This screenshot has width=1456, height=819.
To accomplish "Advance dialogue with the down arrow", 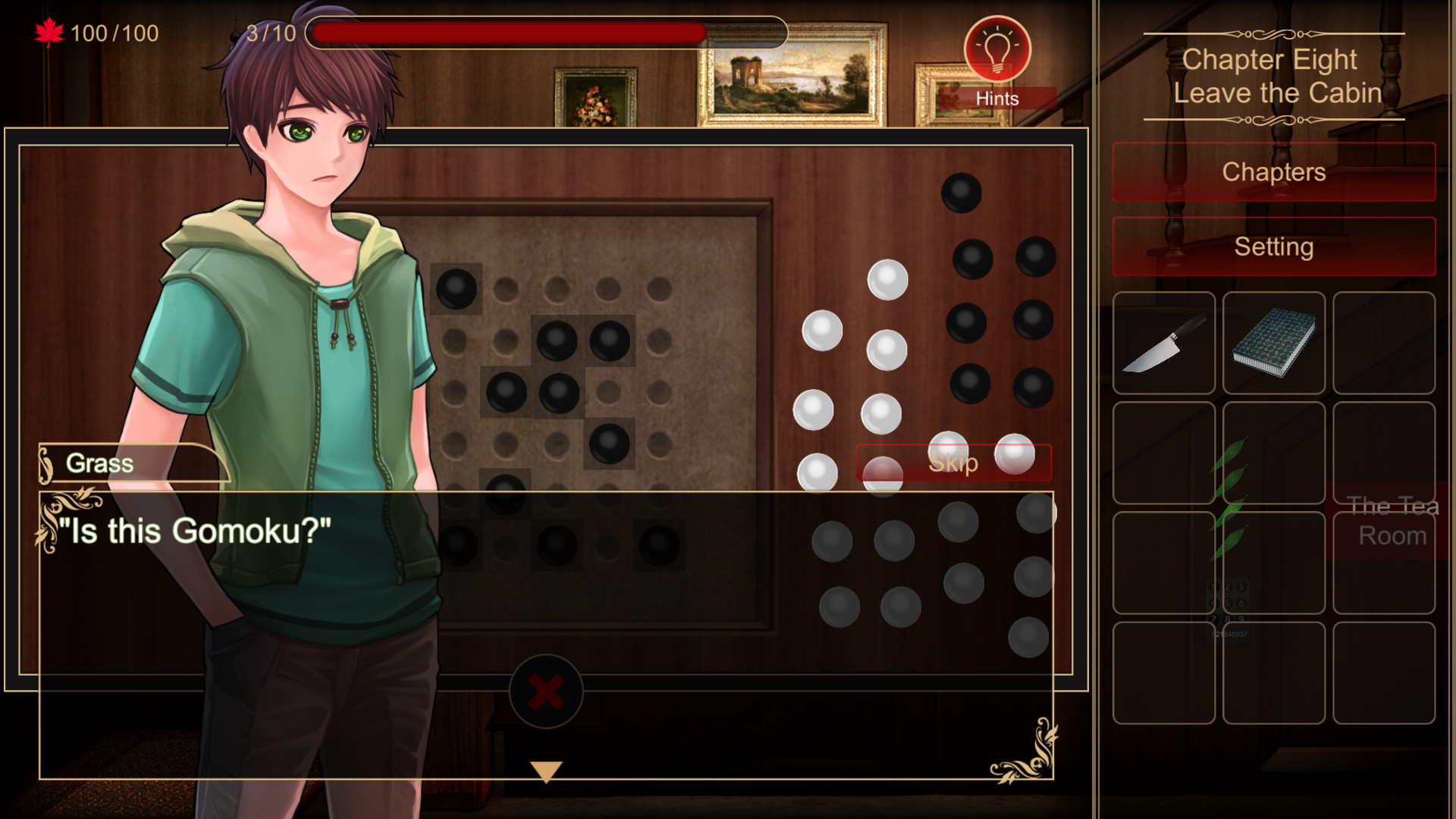I will 545,772.
